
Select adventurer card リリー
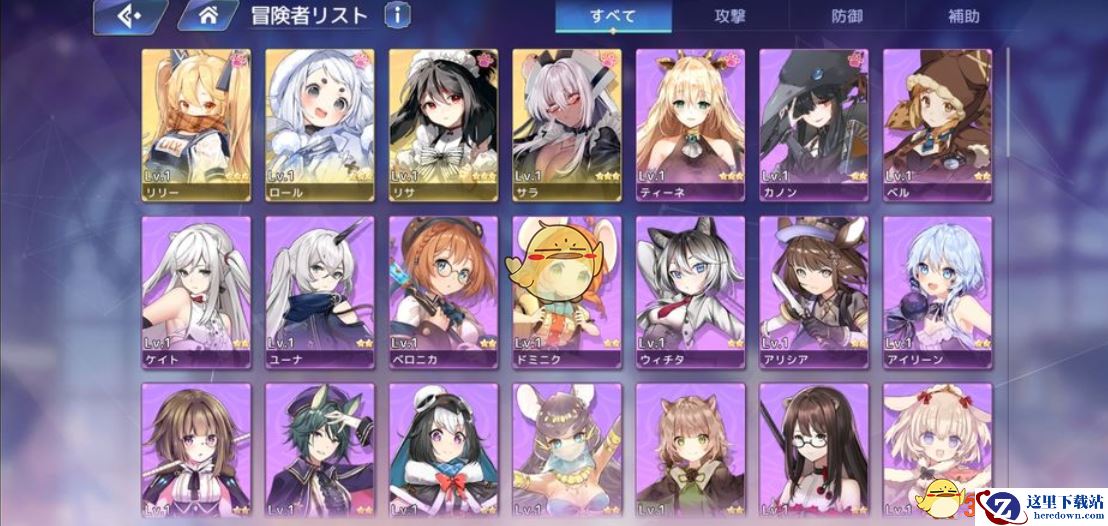point(196,124)
